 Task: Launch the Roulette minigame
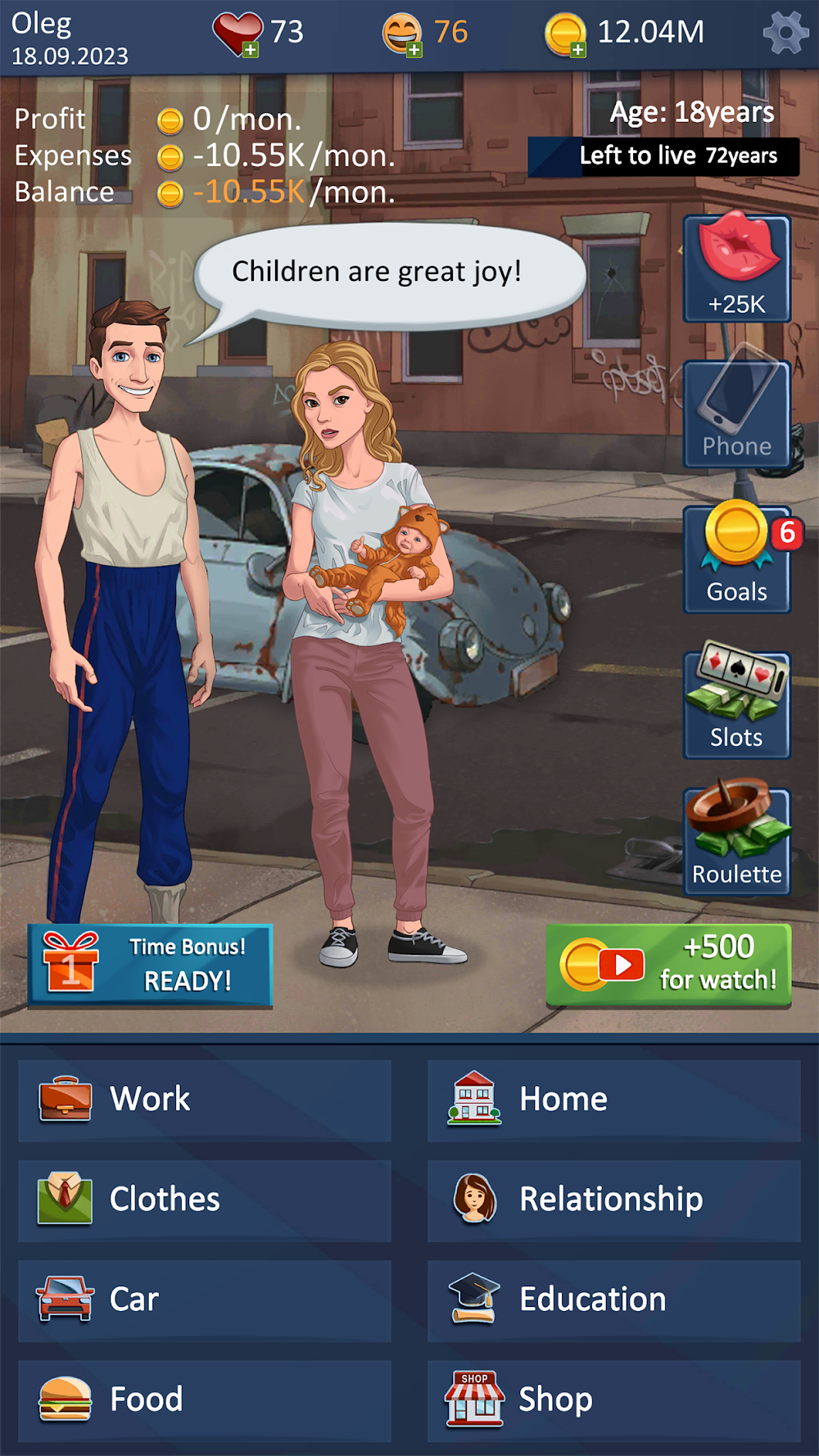737,841
